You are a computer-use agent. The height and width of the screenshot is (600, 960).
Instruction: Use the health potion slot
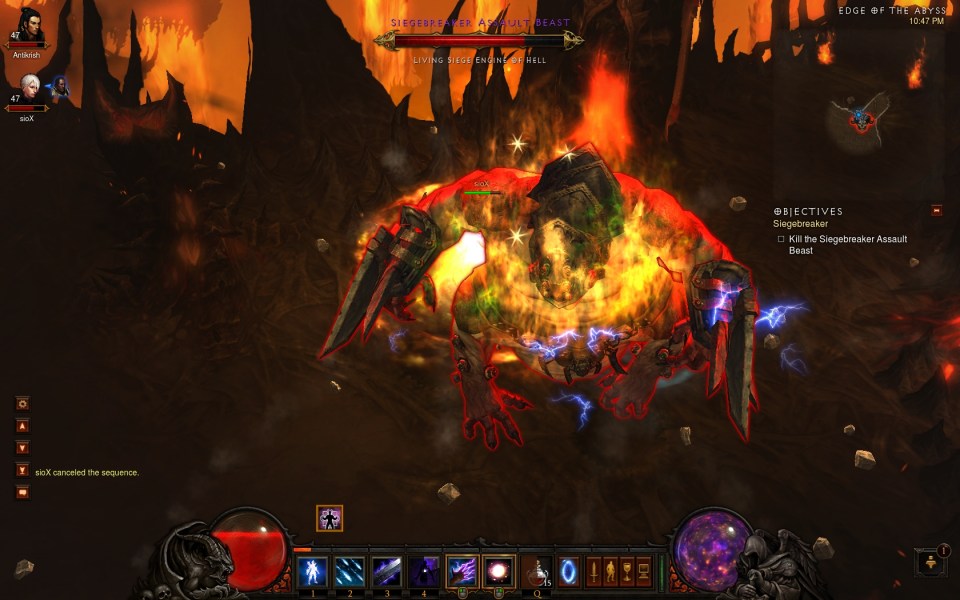[x=537, y=571]
